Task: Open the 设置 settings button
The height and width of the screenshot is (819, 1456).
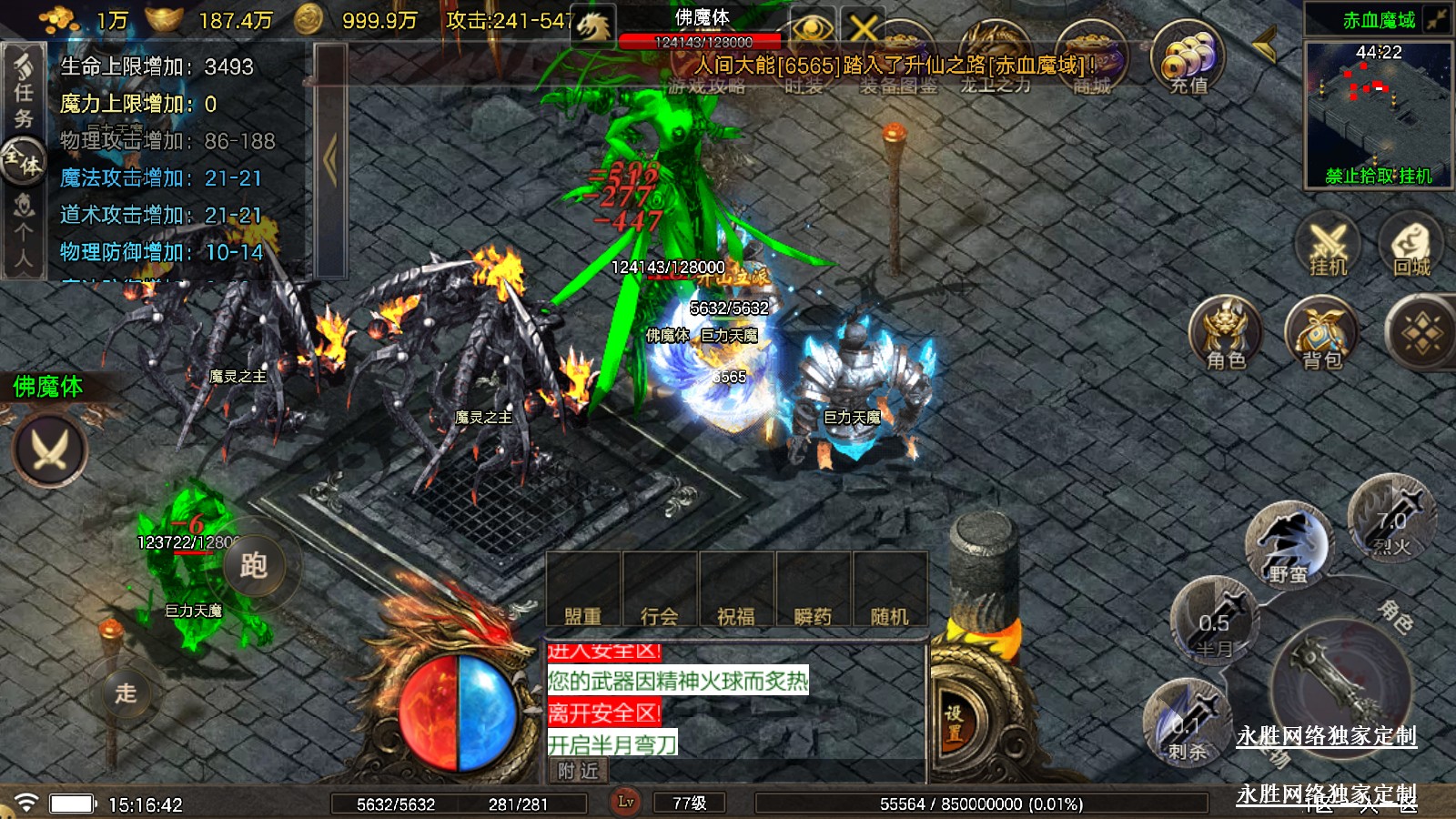Action: 953,723
